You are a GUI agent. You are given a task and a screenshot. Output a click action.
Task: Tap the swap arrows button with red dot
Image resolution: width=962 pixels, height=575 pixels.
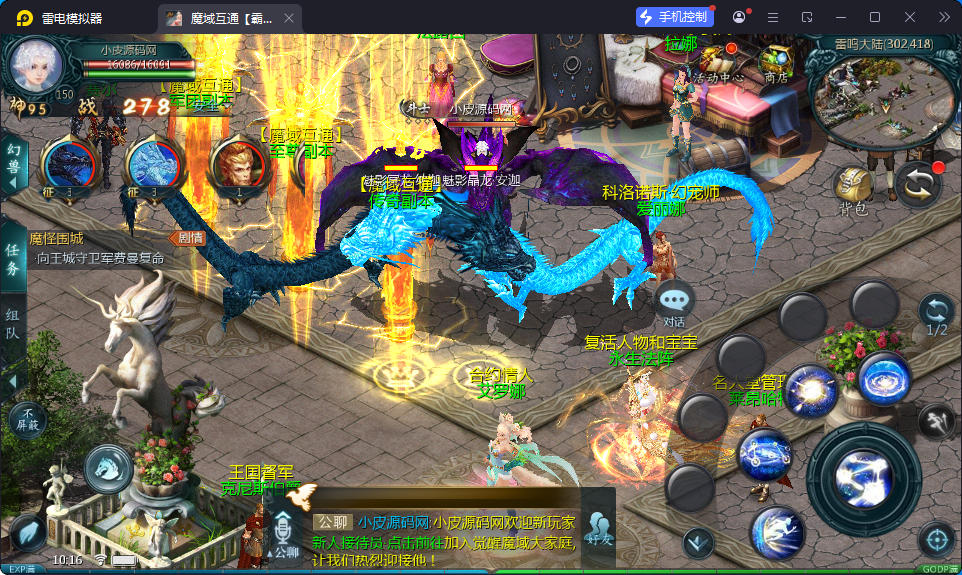coord(917,184)
